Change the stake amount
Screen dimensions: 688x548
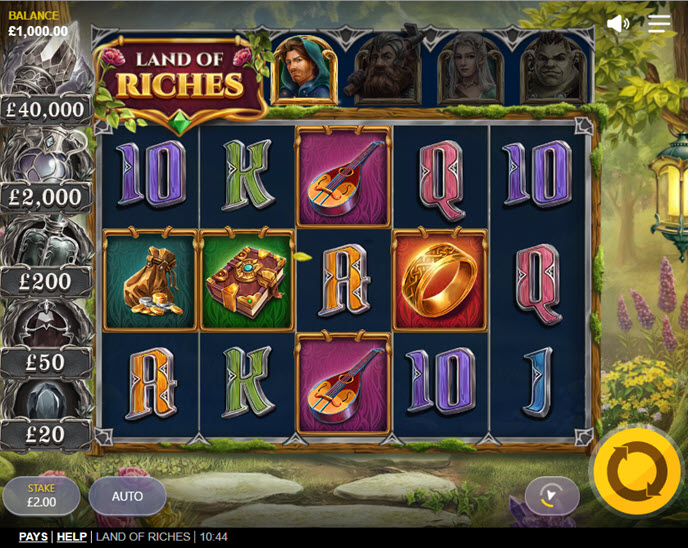point(41,496)
